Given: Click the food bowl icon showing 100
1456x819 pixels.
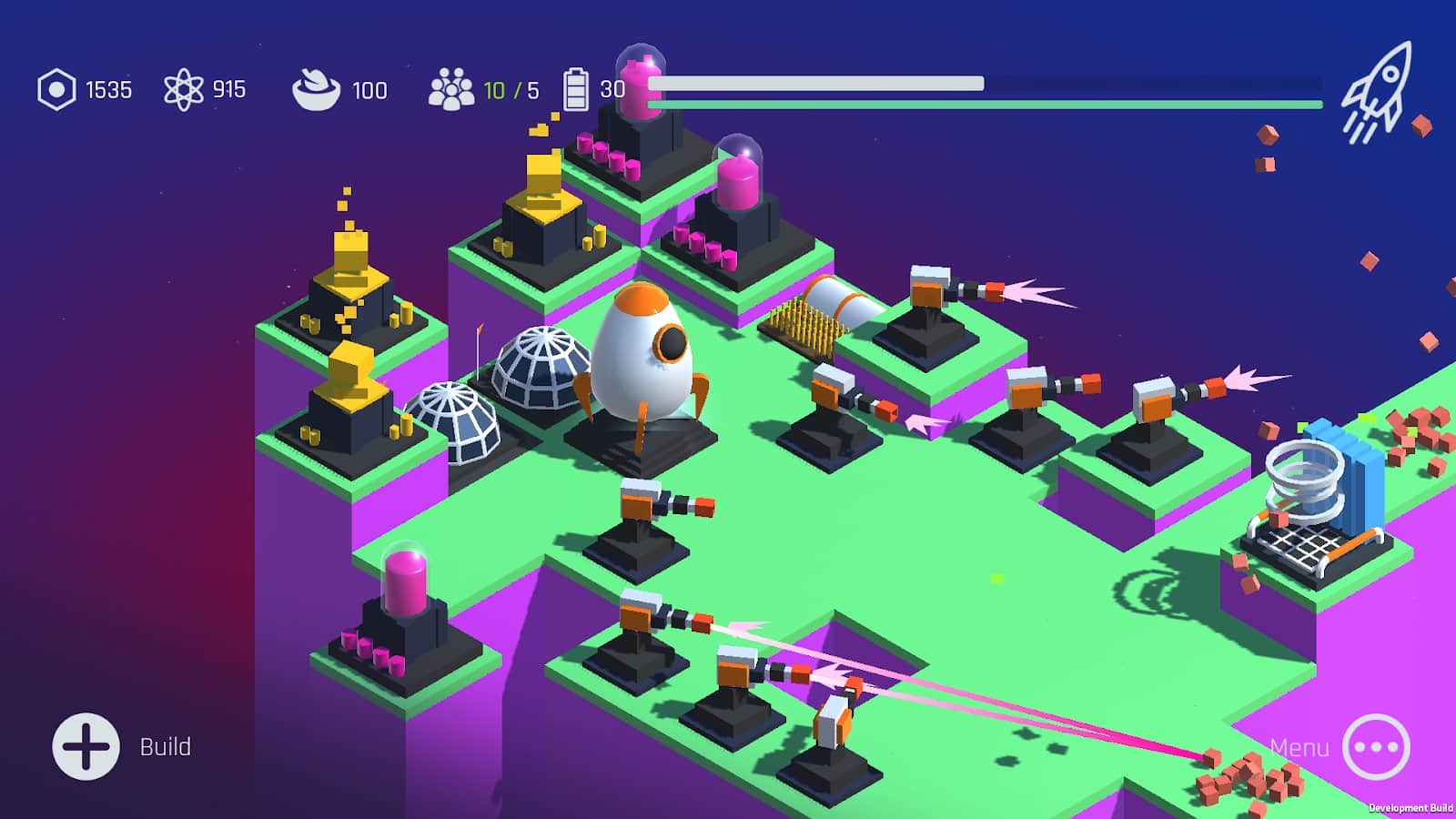Looking at the screenshot, I should pos(318,88).
